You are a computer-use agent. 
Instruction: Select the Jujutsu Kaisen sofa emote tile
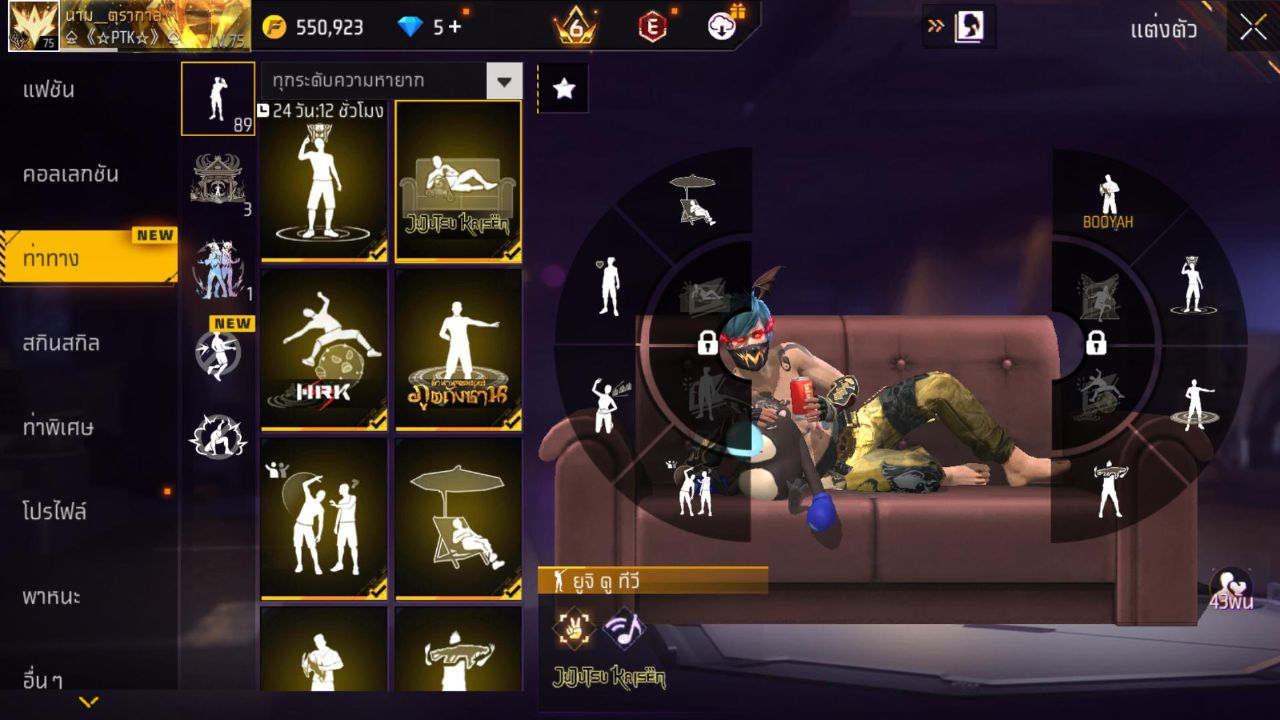(x=458, y=181)
